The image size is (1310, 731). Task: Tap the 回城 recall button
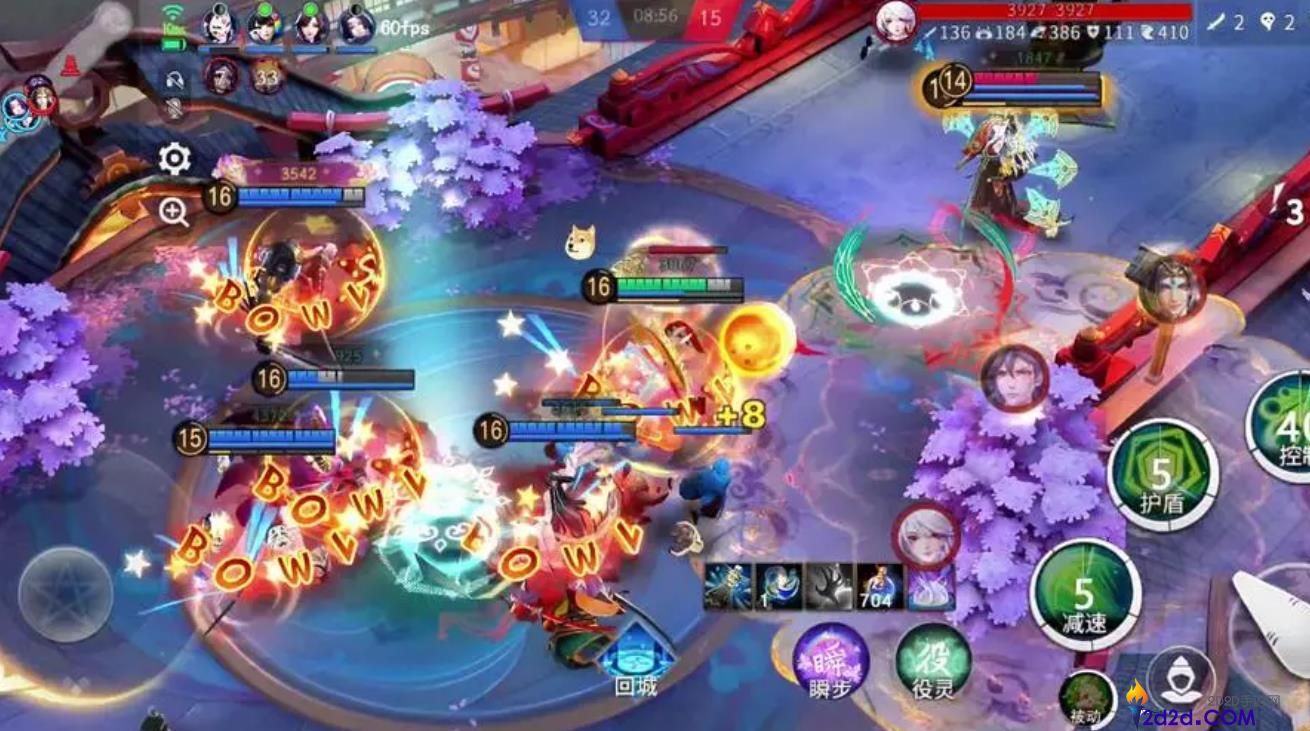[x=636, y=659]
